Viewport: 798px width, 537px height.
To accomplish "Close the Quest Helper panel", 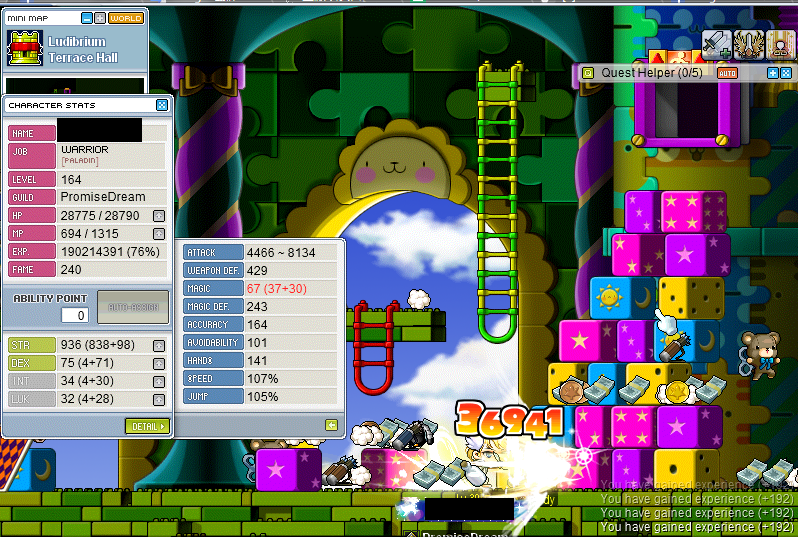I will (785, 73).
